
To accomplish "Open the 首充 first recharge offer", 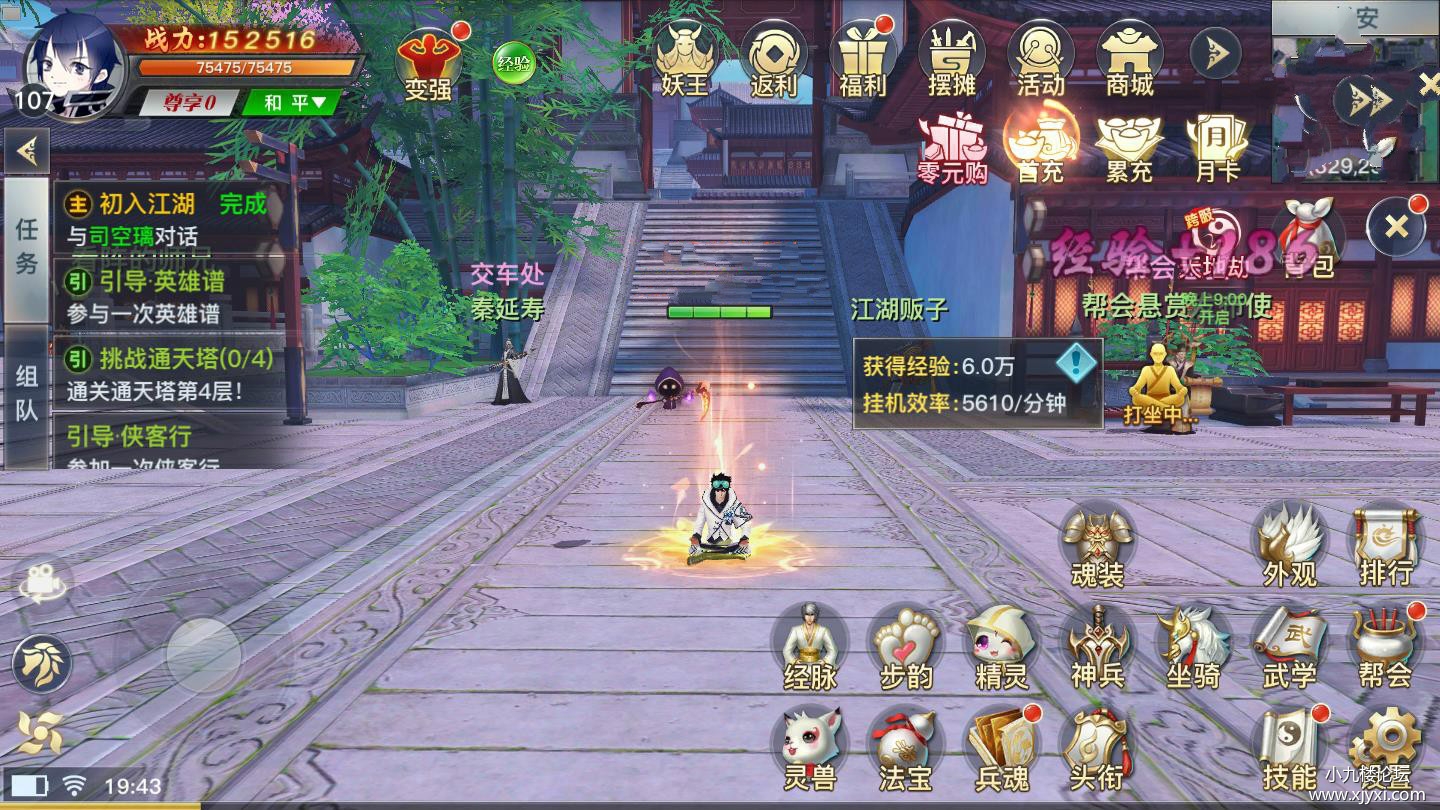I will tap(1041, 147).
